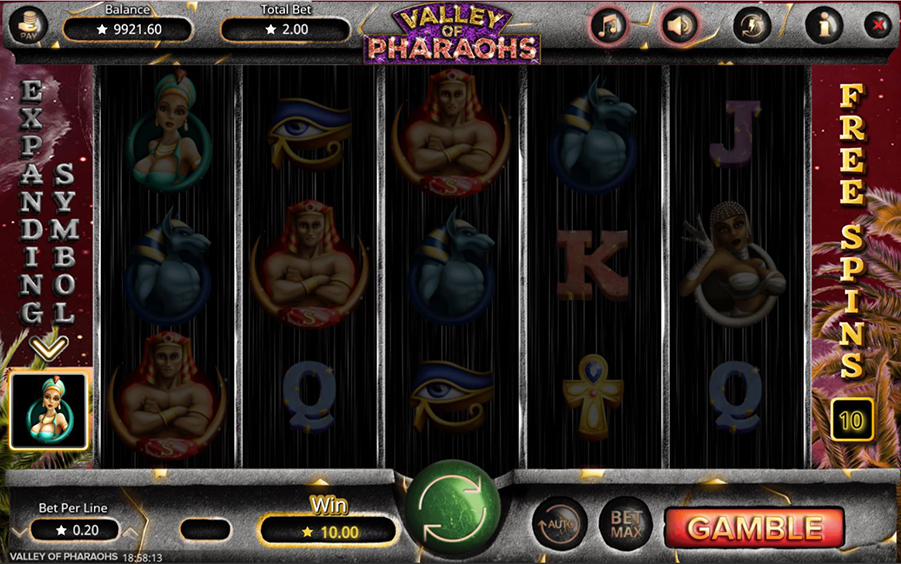901x564 pixels.
Task: Close the game with the red X
Action: coord(878,25)
